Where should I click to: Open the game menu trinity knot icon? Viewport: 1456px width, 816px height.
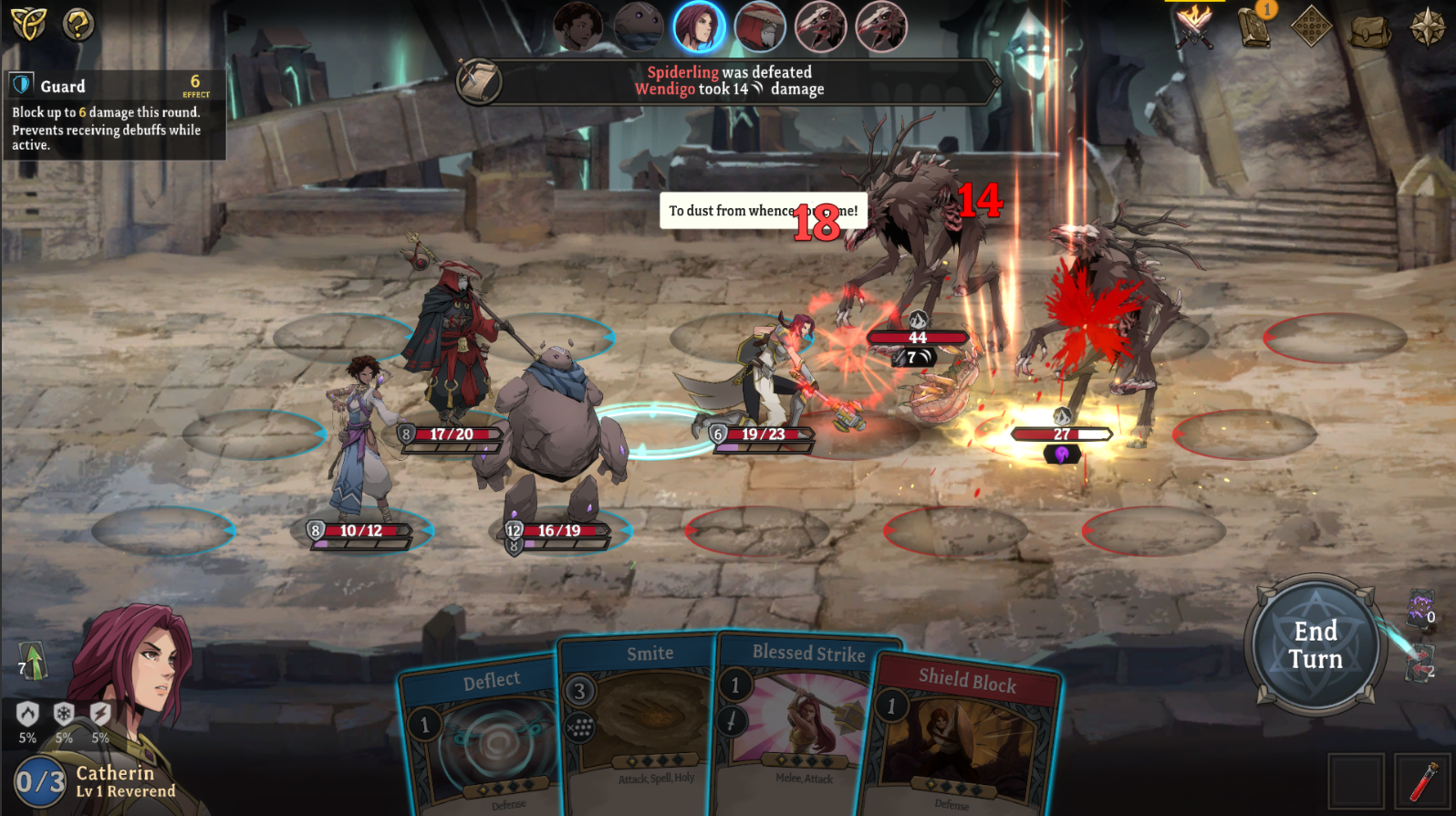click(27, 26)
